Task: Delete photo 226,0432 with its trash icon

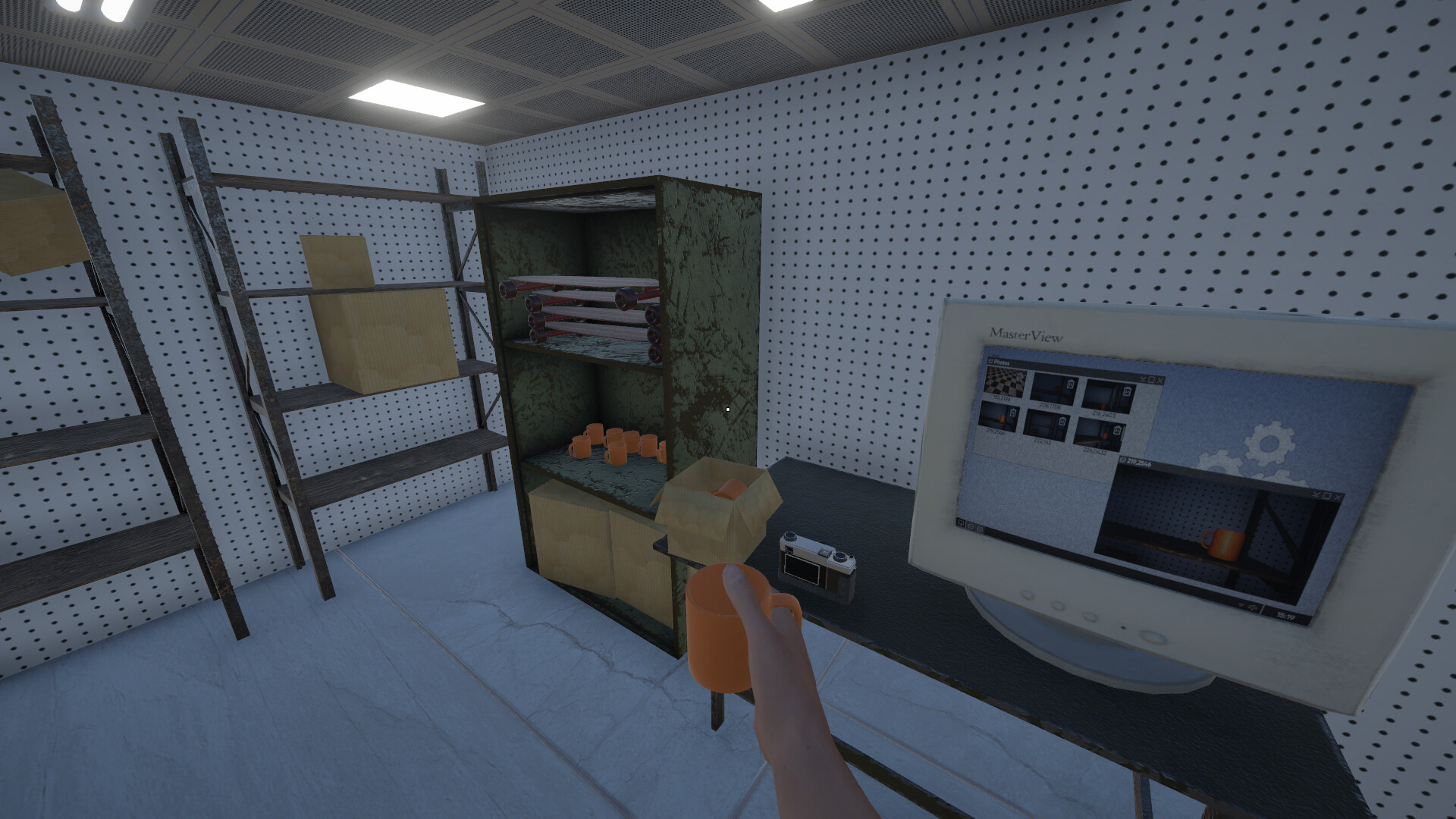Action: coord(1117,430)
